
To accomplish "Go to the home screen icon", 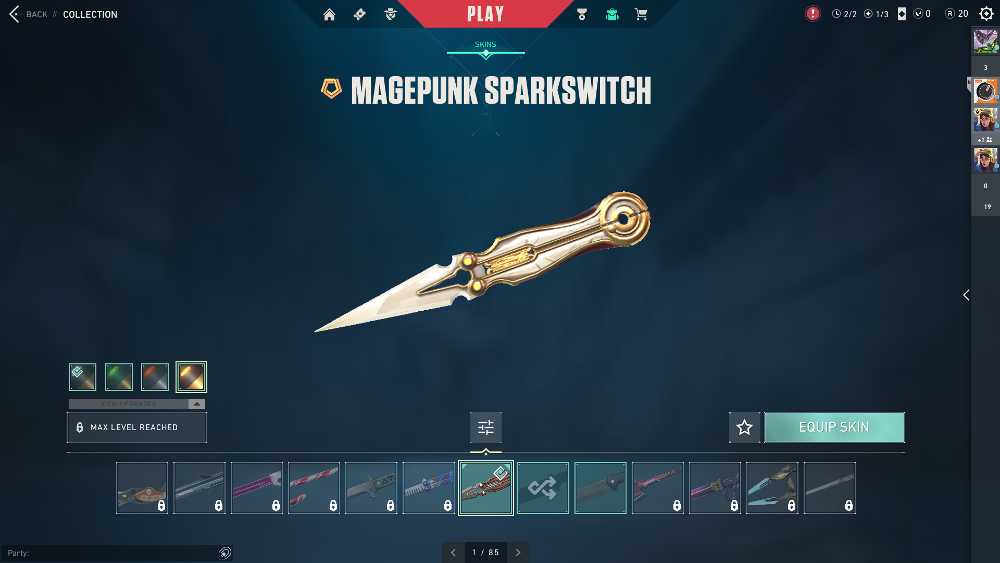I will coord(329,14).
